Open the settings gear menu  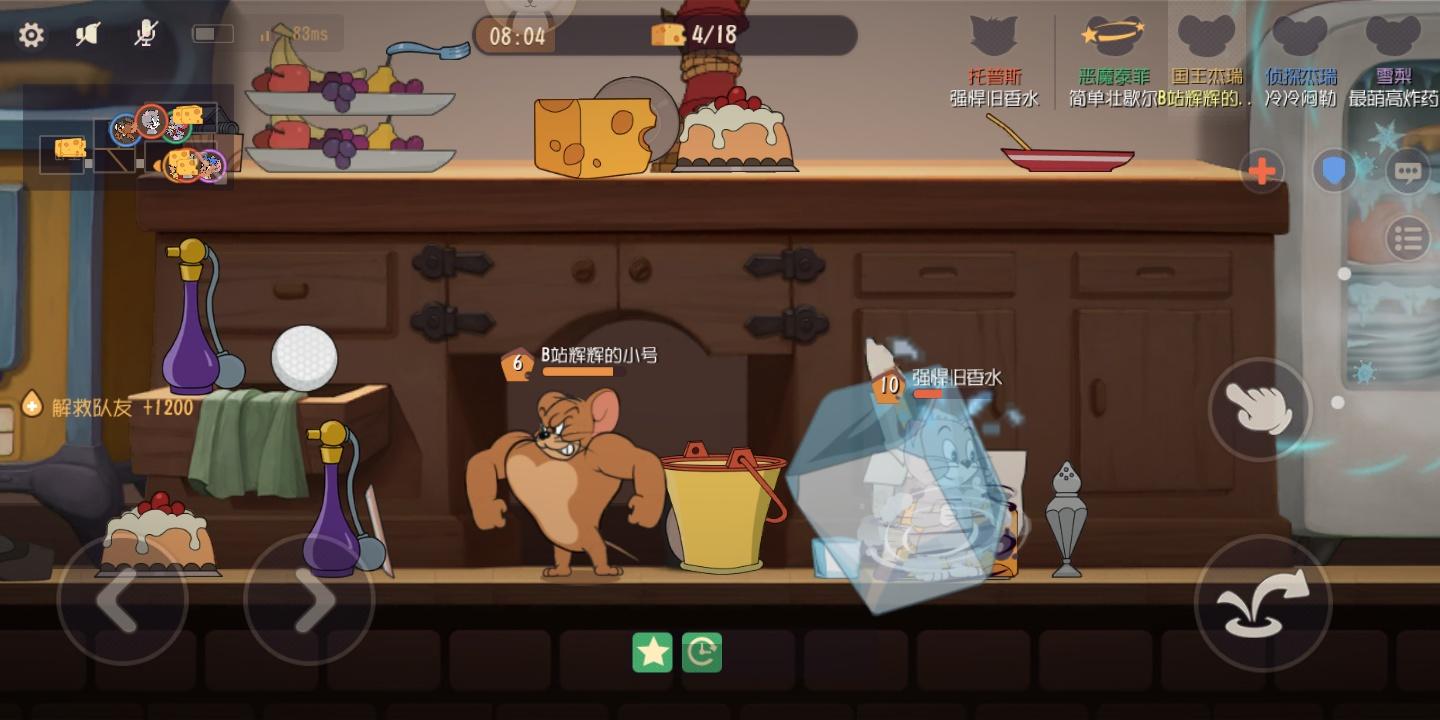(32, 33)
